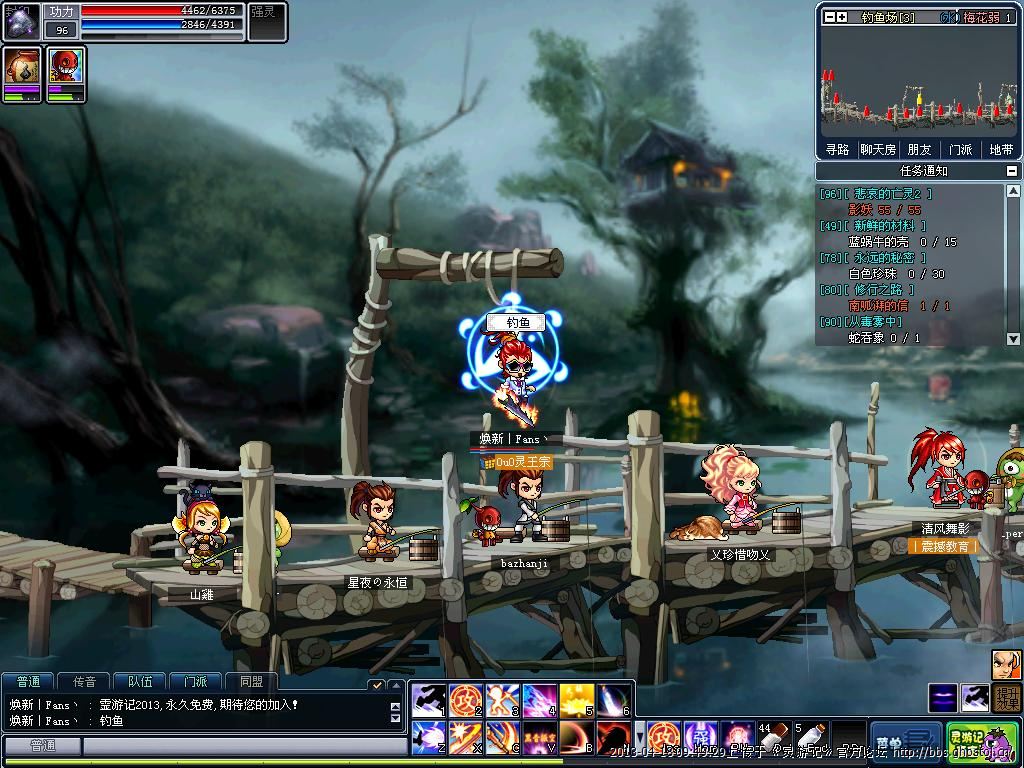Viewport: 1024px width, 768px height.
Task: Select the 悲哀的亡灵2 quest entry
Action: 876,194
